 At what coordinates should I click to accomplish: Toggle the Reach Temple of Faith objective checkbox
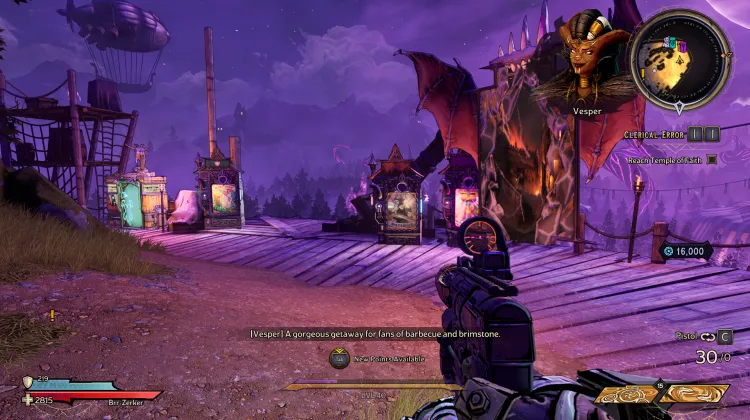pos(712,159)
